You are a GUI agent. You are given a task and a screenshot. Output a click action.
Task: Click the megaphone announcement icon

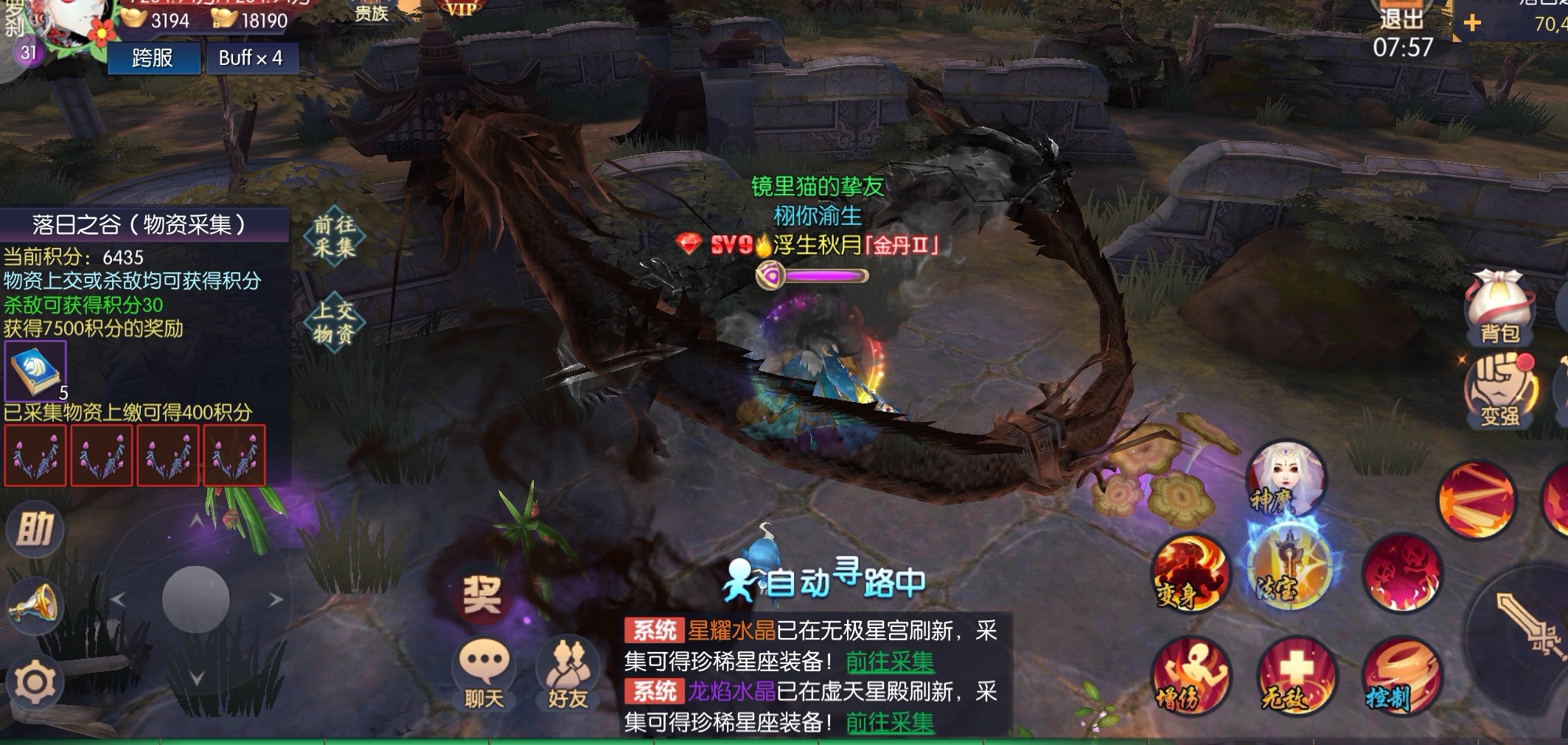coord(34,606)
